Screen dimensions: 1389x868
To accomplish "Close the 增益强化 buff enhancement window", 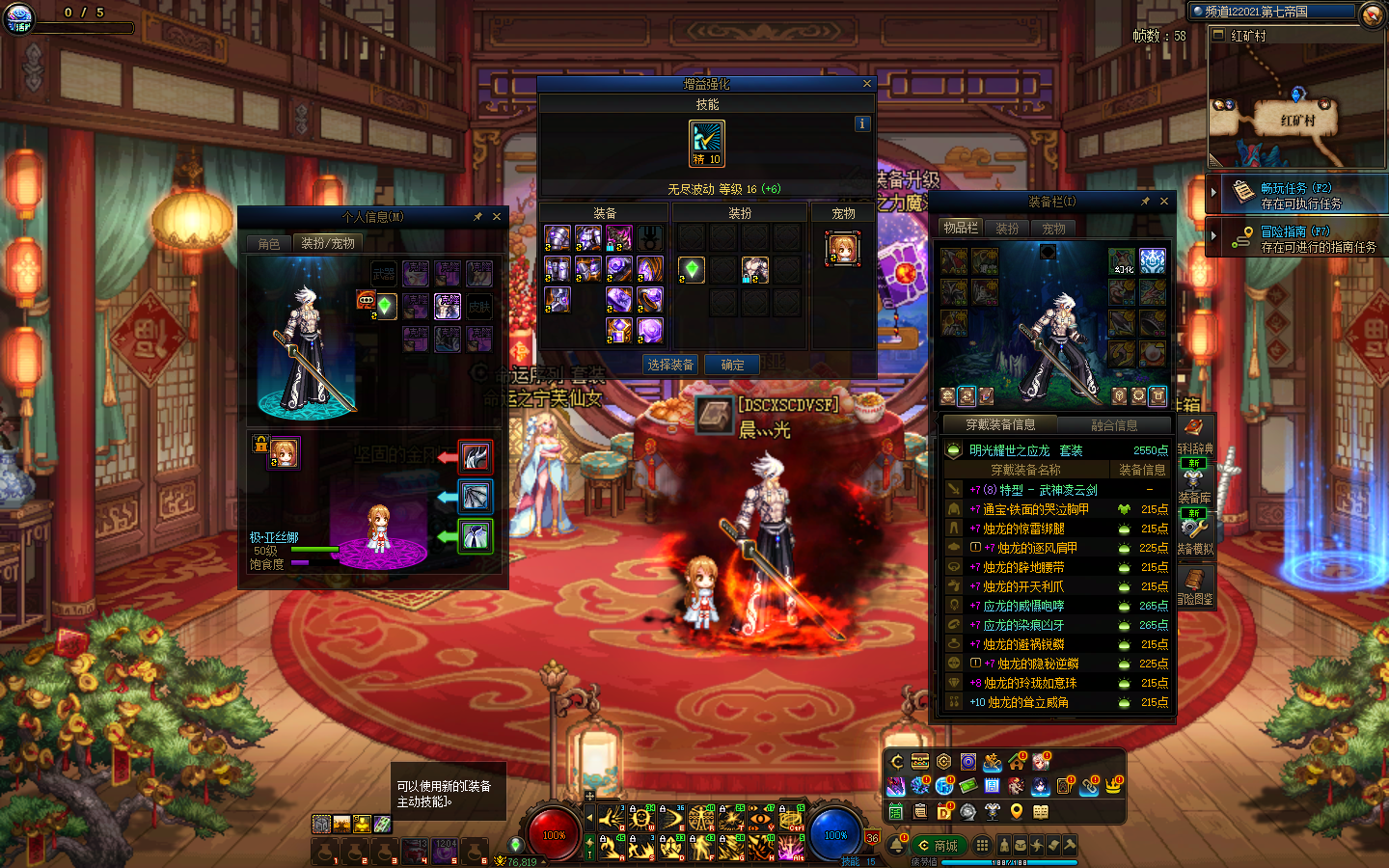I will tap(866, 84).
